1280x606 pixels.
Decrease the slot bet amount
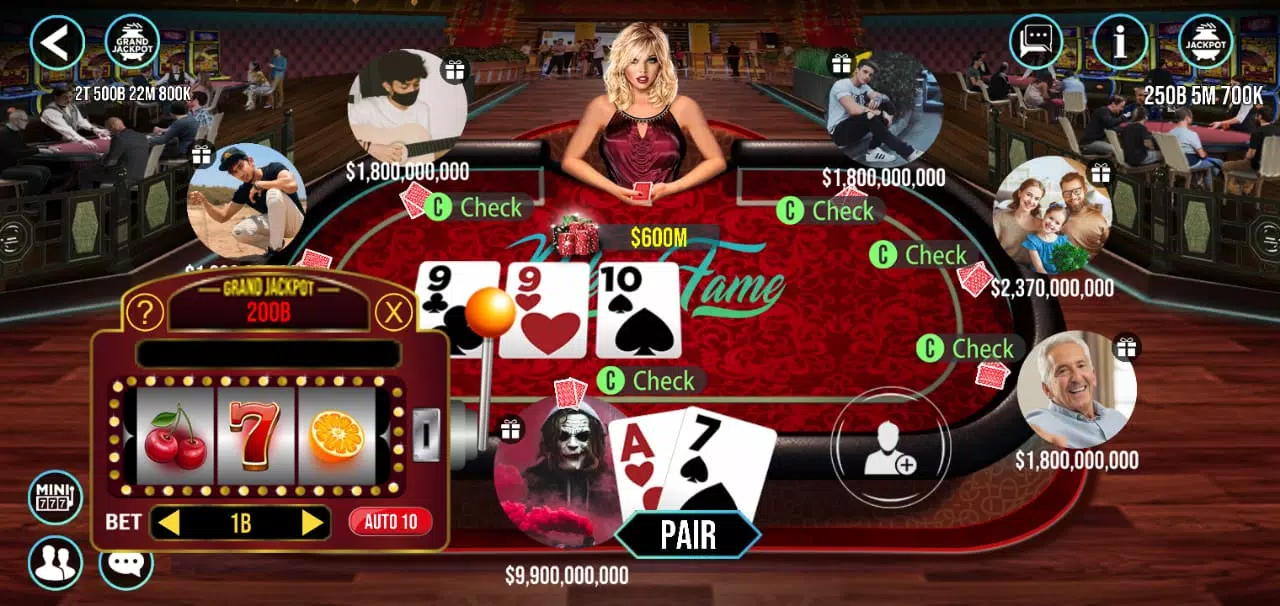(169, 522)
